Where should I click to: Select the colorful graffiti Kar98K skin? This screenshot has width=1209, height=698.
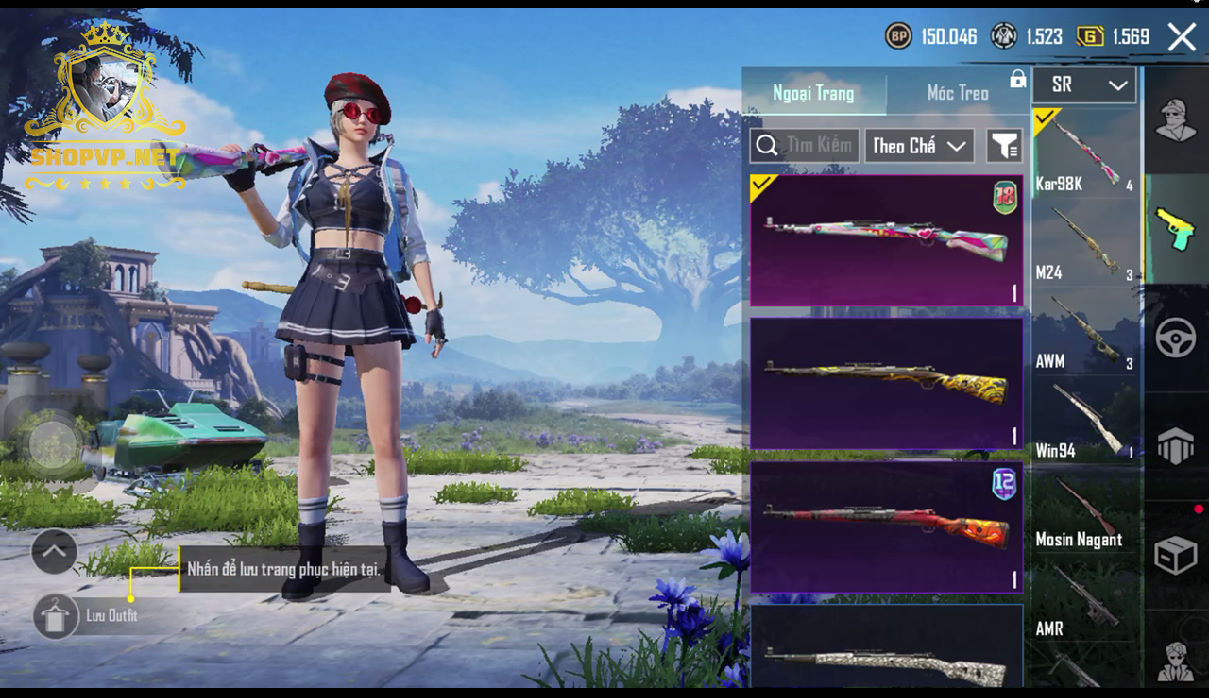pyautogui.click(x=886, y=240)
